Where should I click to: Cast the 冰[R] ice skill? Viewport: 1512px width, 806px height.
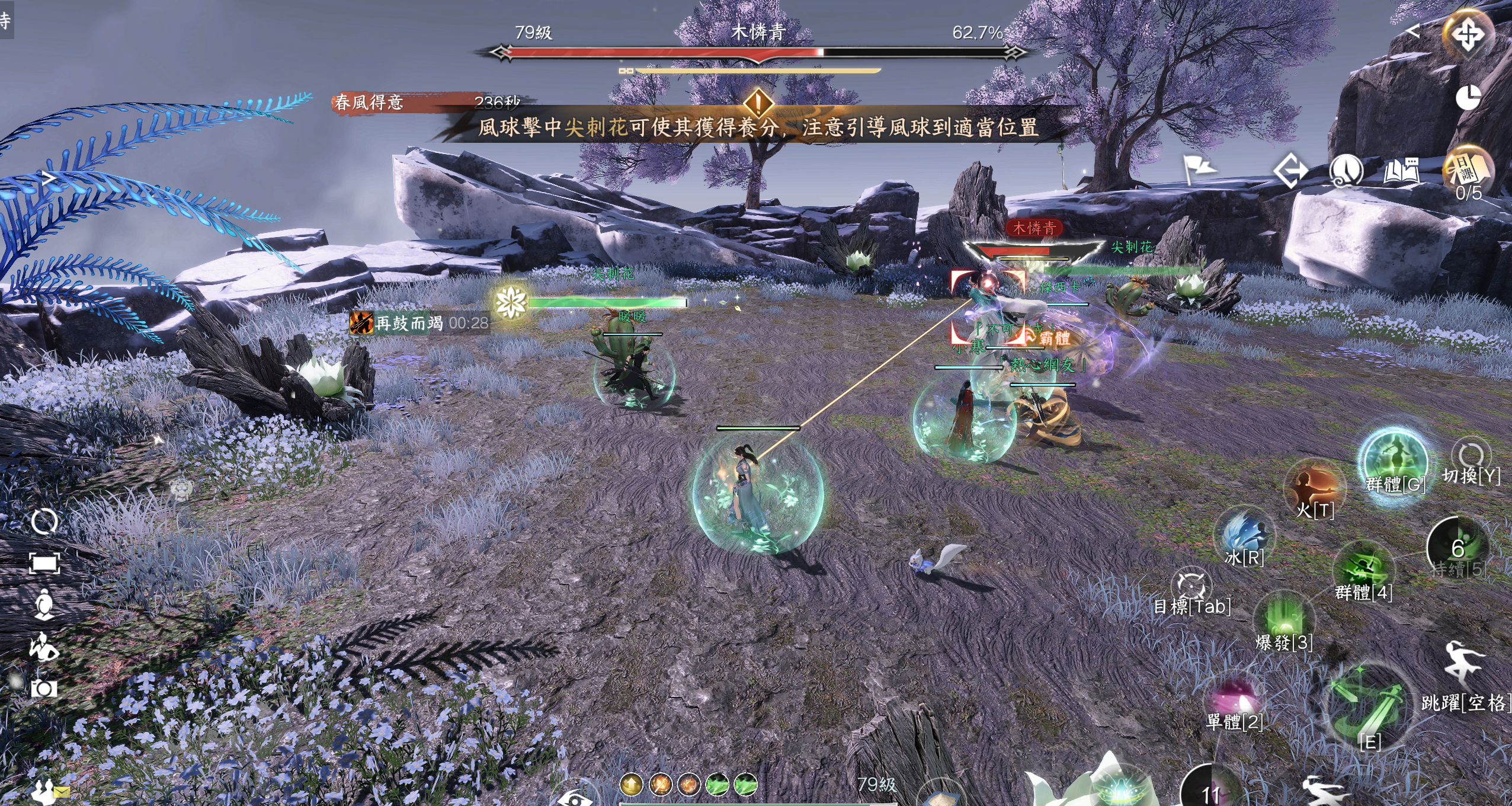(1244, 535)
